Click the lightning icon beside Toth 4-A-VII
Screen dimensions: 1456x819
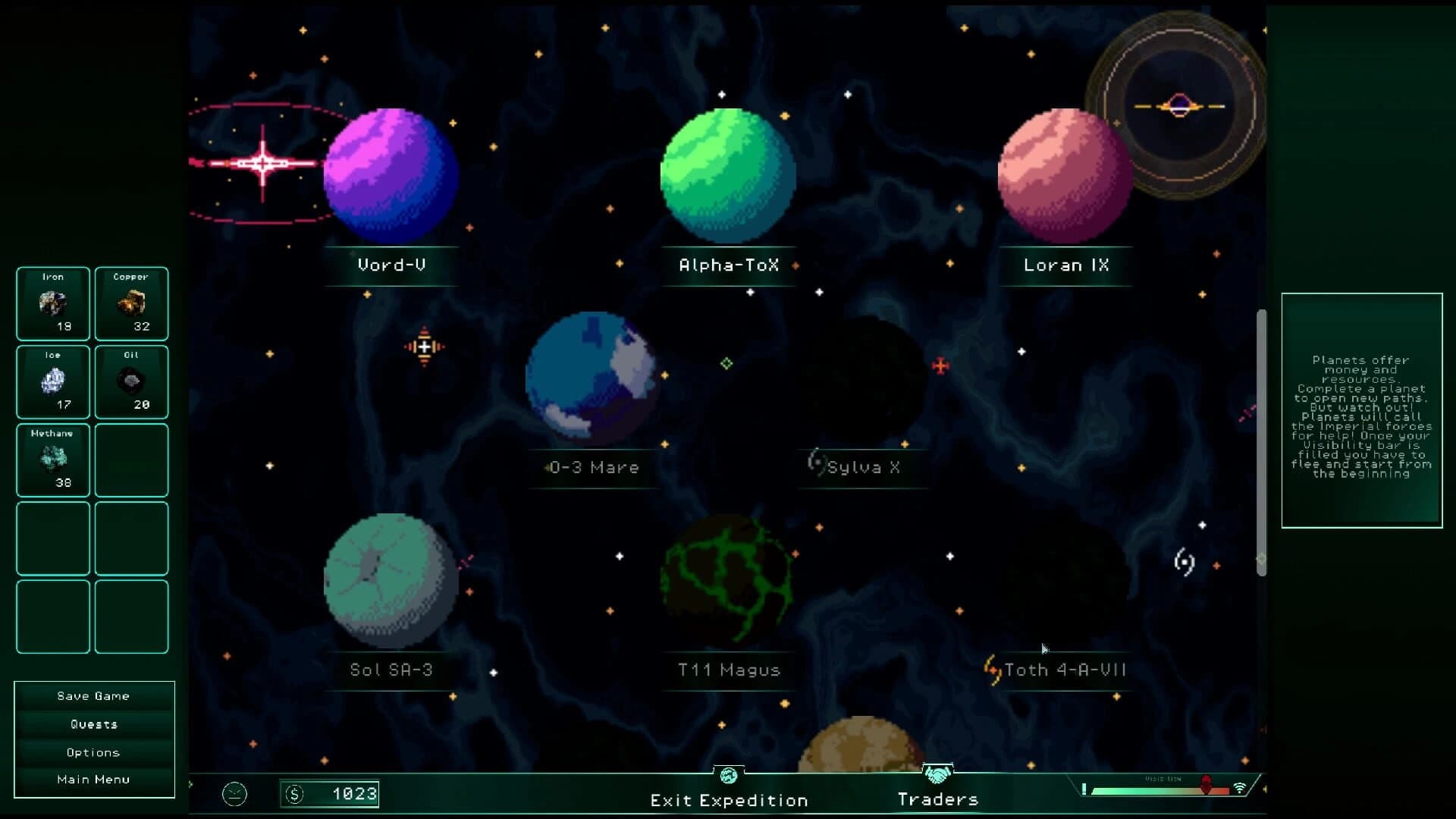click(x=992, y=668)
